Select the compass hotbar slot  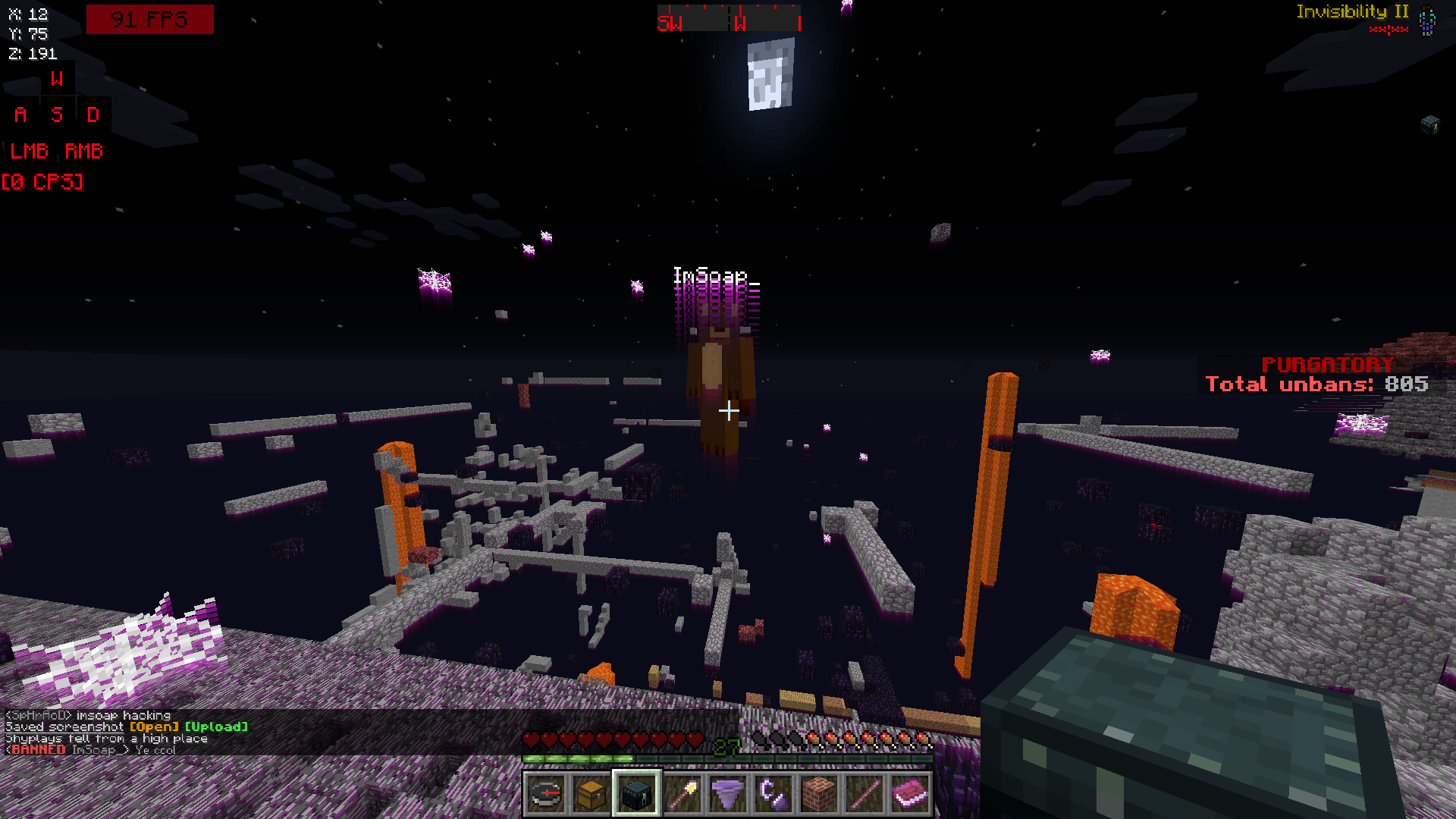click(545, 794)
